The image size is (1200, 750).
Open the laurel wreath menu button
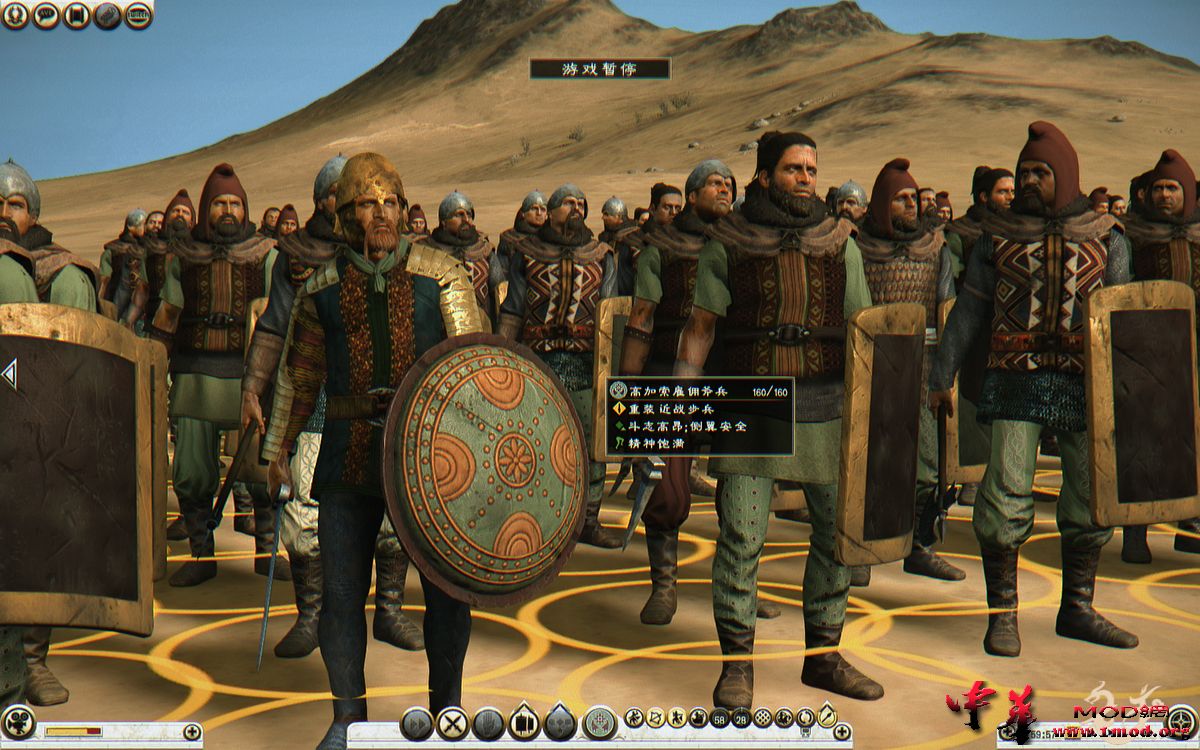click(16, 15)
